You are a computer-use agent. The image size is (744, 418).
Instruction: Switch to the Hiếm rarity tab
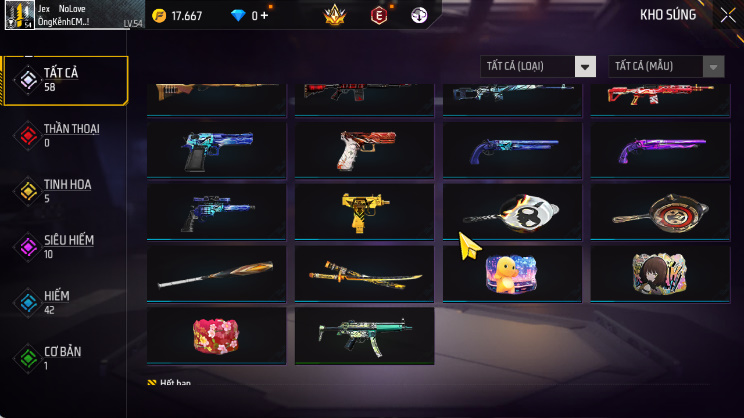coord(65,302)
